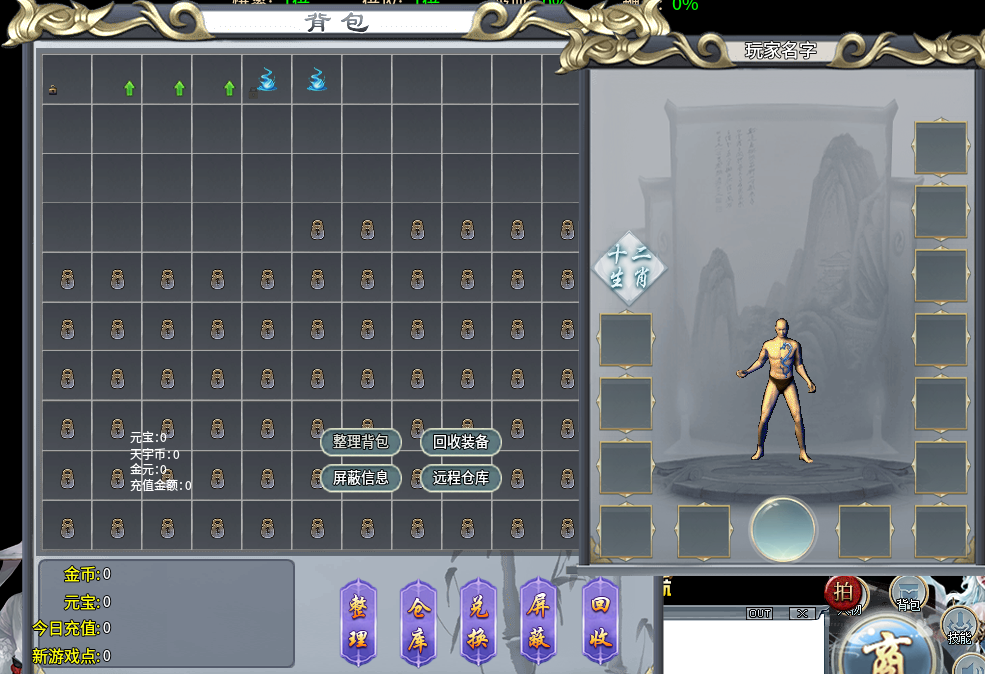
Task: Click the 整理背包 button
Action: click(360, 442)
